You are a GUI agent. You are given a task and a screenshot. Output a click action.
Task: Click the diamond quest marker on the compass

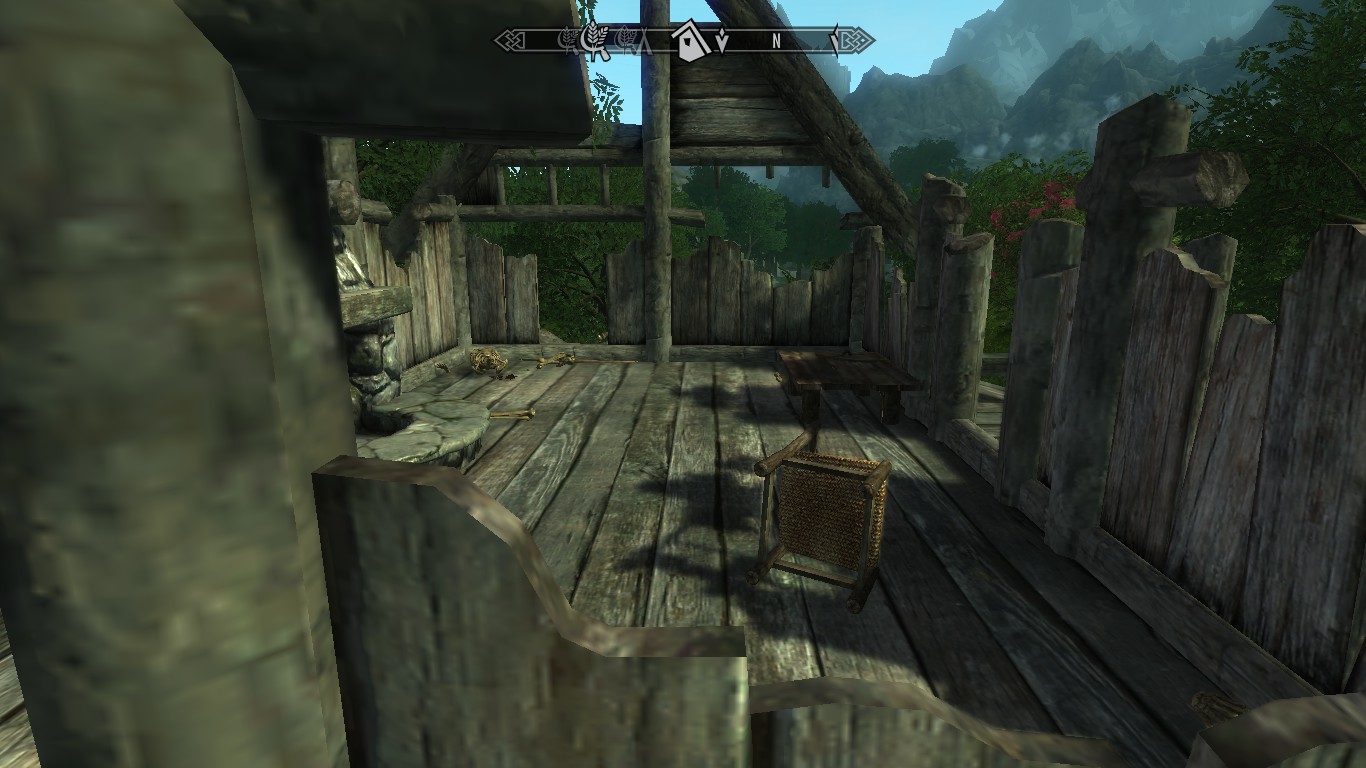721,42
